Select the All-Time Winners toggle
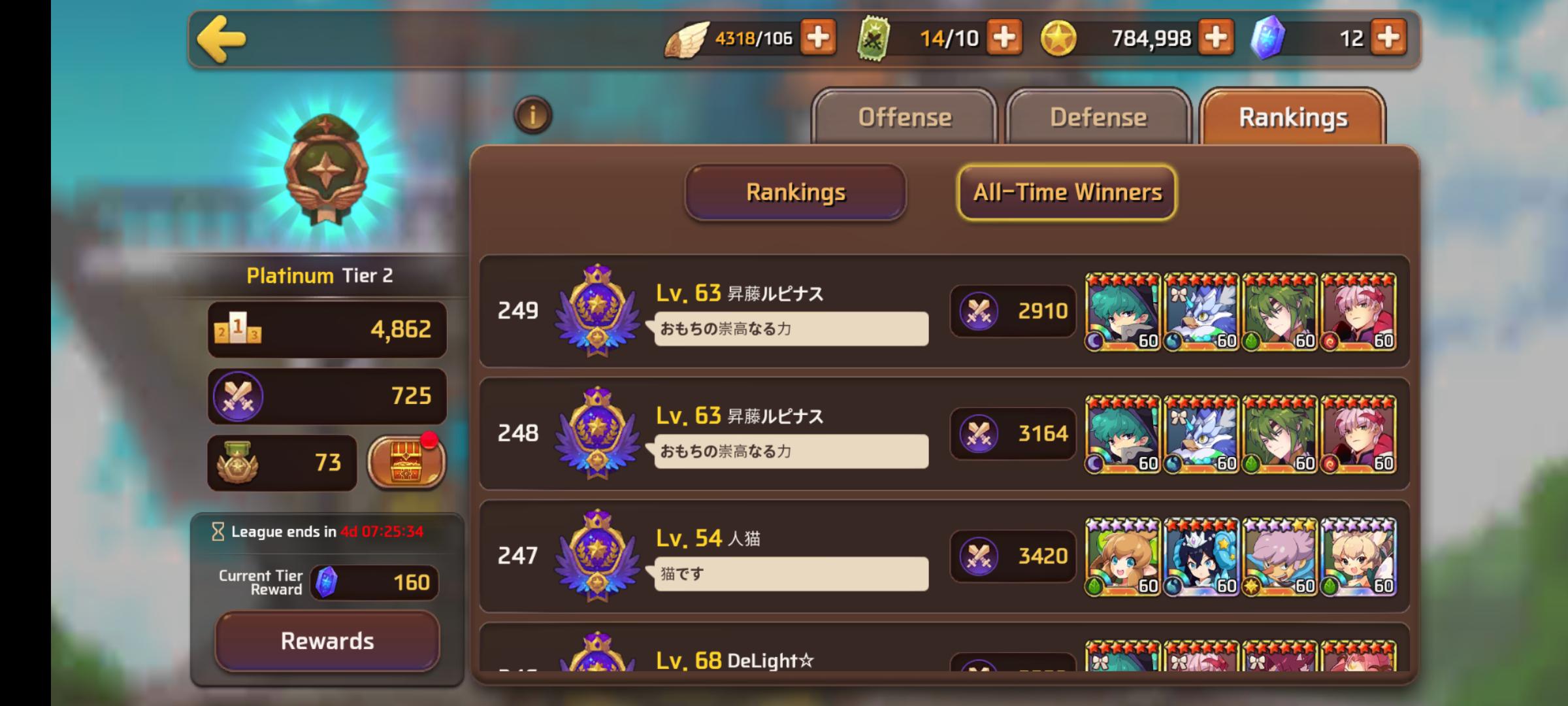 point(1066,192)
